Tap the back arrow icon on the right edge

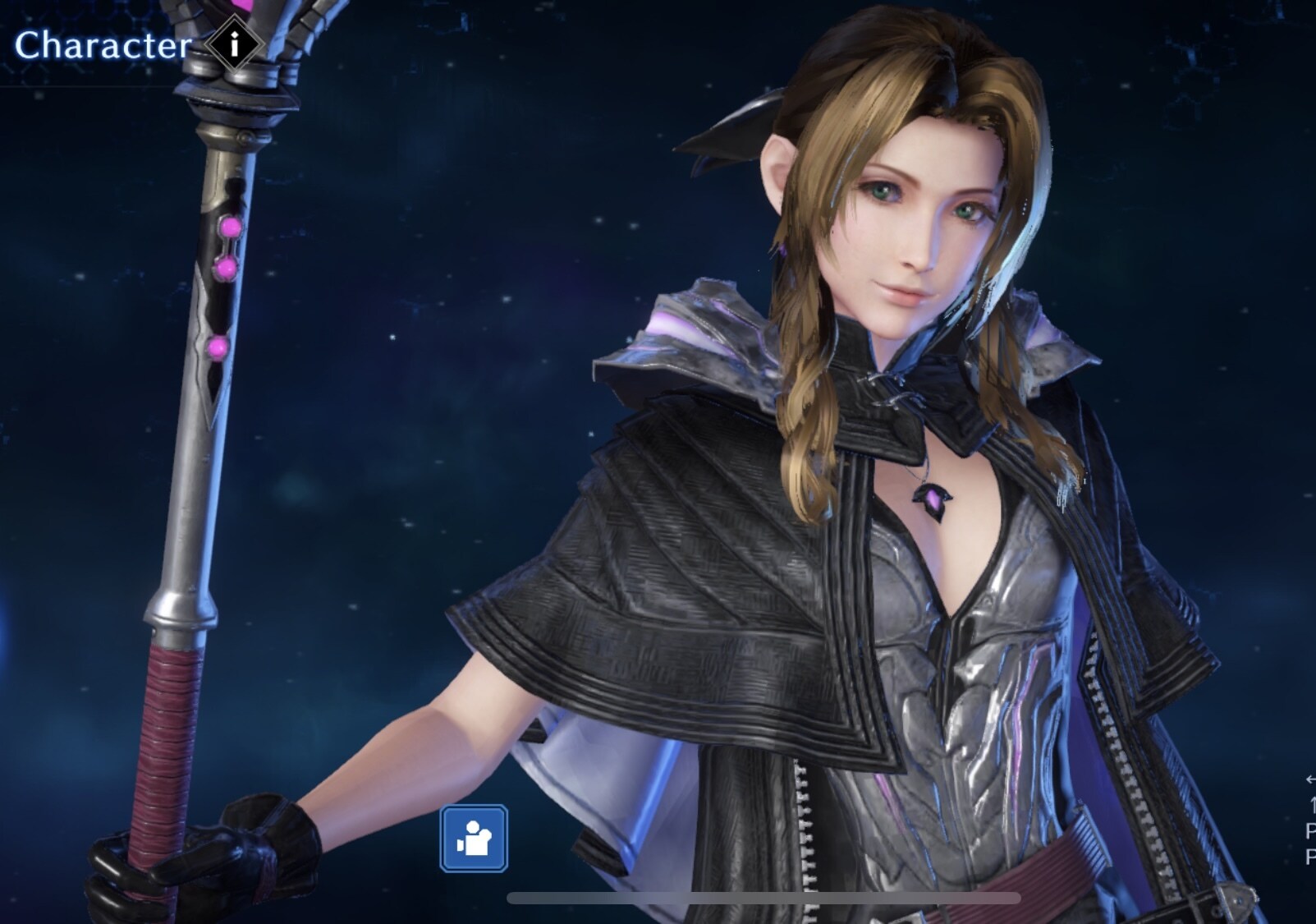coord(1310,780)
